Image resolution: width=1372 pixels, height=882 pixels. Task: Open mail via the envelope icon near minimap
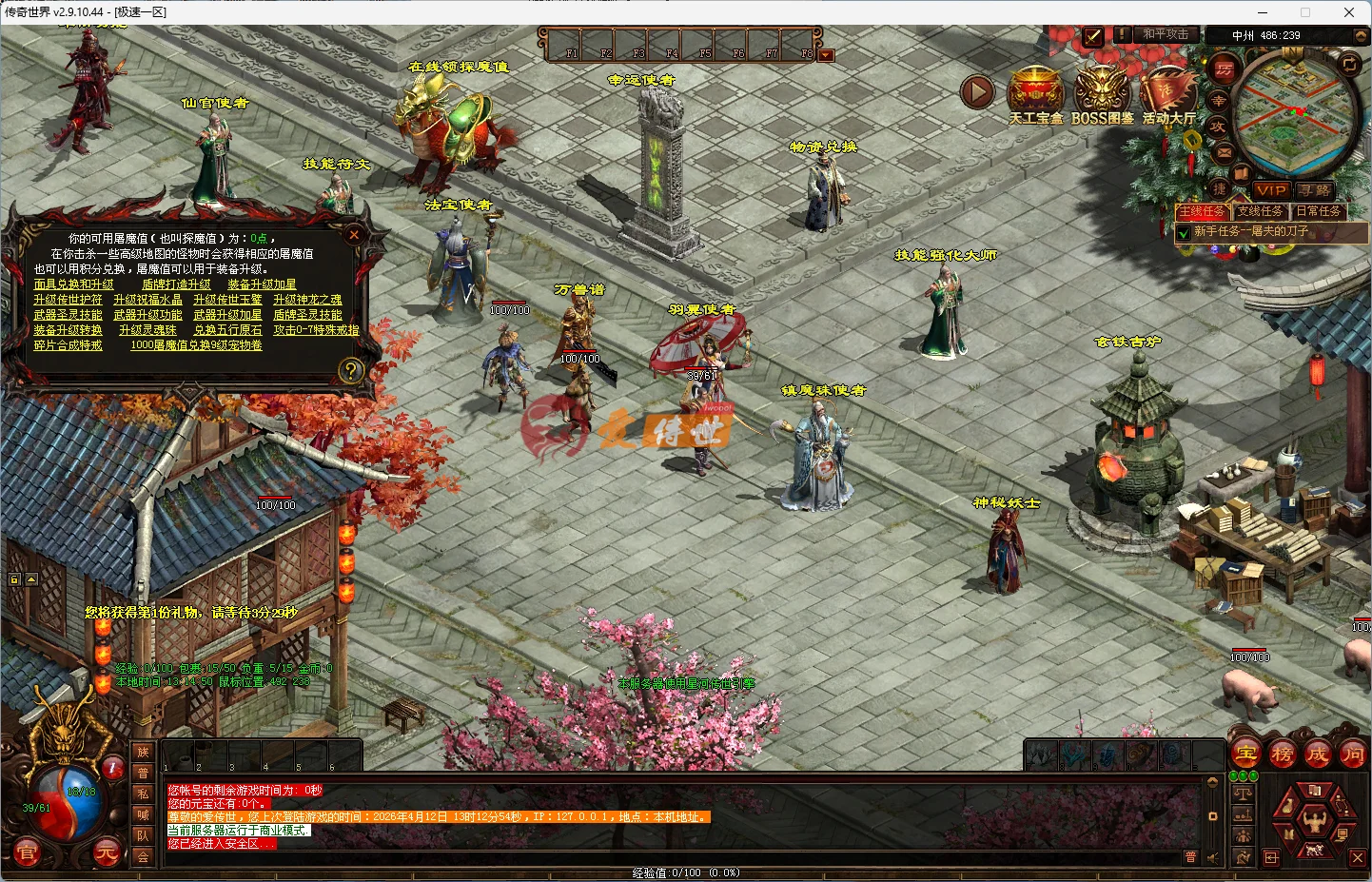point(1223,152)
